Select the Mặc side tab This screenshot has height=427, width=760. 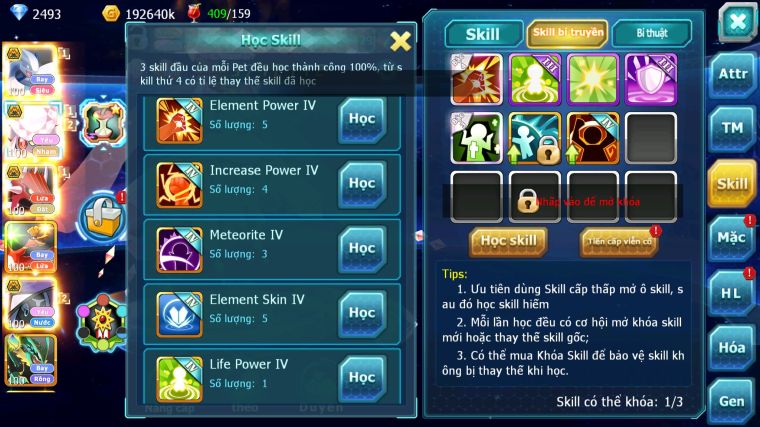[x=733, y=238]
